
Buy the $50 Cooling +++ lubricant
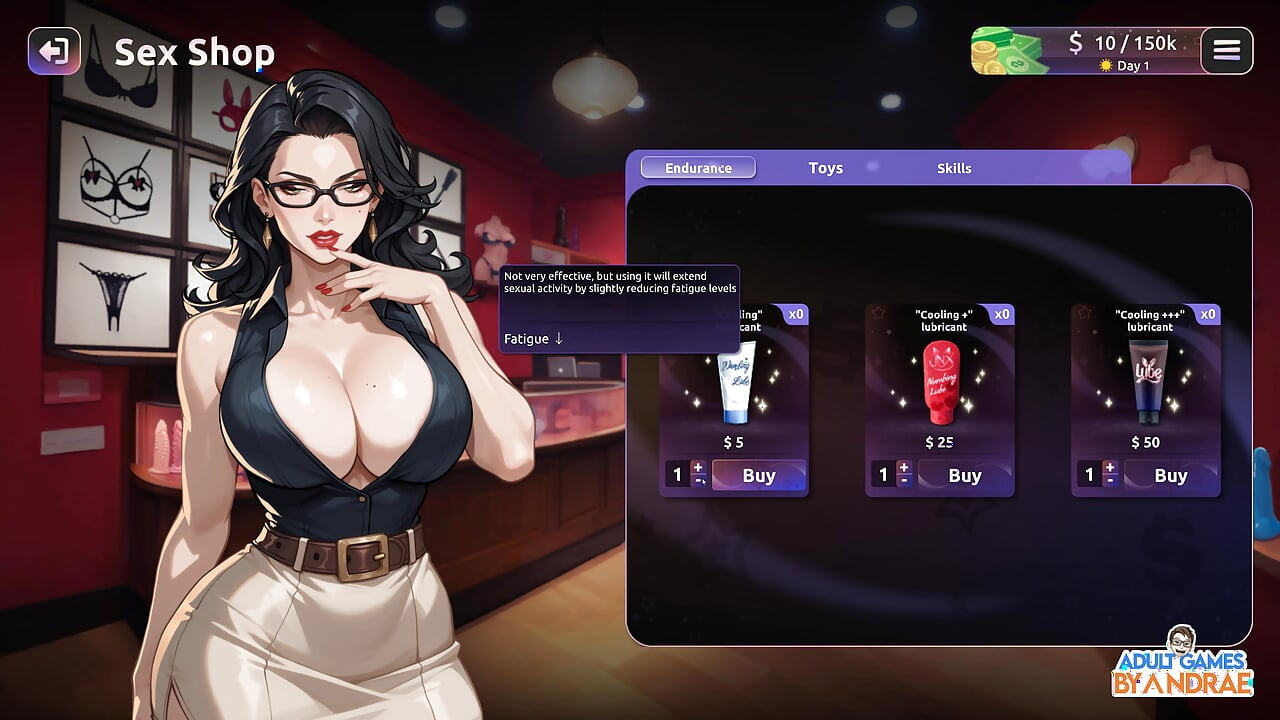click(1170, 475)
